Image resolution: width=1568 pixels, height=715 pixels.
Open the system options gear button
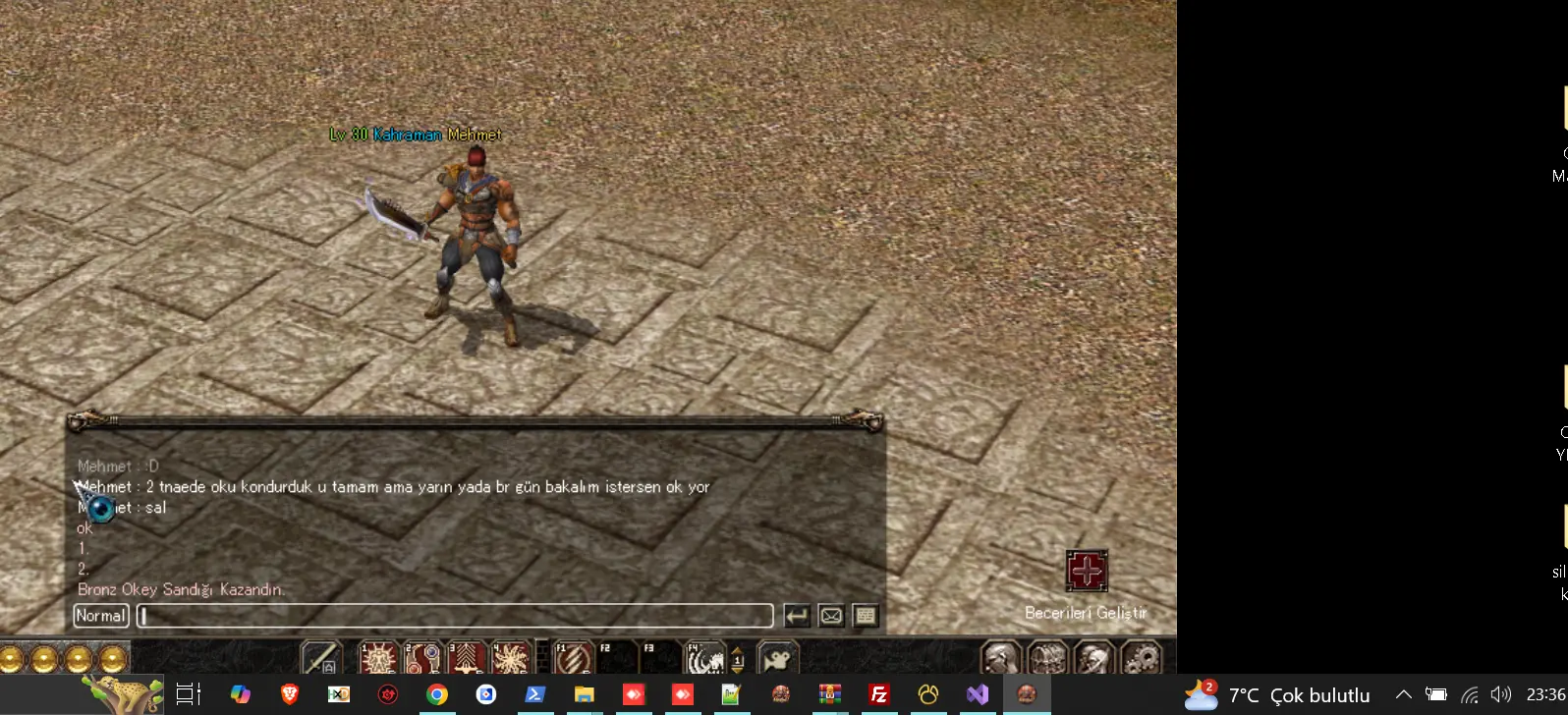1142,658
